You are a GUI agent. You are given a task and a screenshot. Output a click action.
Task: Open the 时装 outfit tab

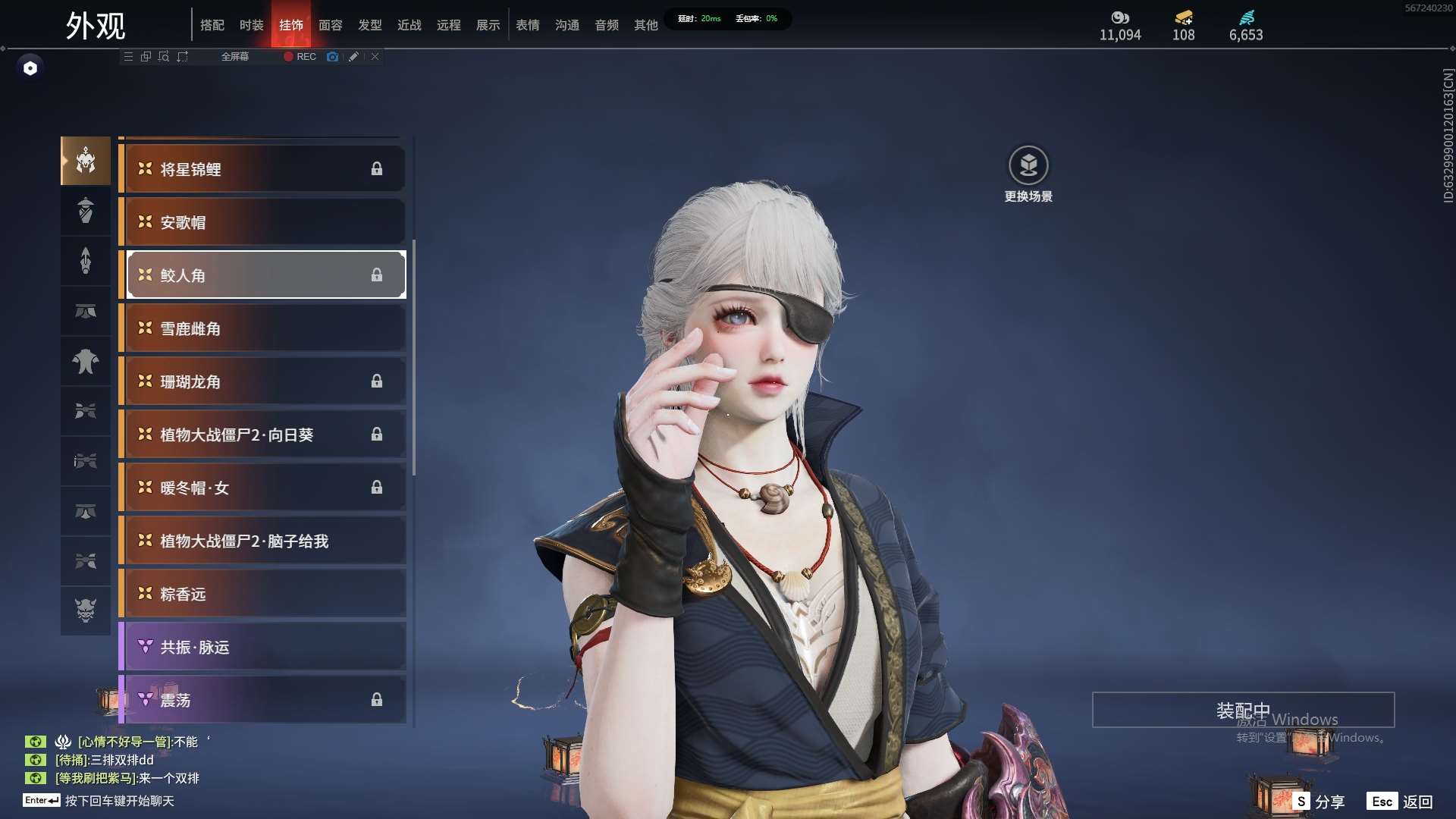(251, 25)
